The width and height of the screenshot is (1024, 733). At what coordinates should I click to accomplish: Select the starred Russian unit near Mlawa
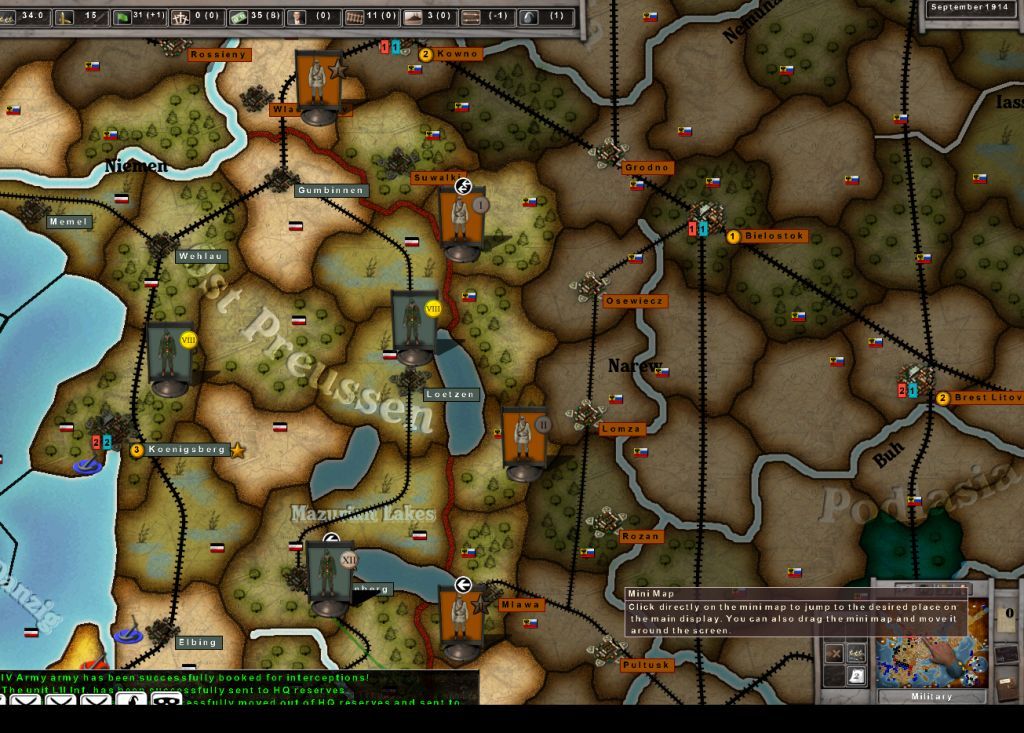pyautogui.click(x=461, y=621)
